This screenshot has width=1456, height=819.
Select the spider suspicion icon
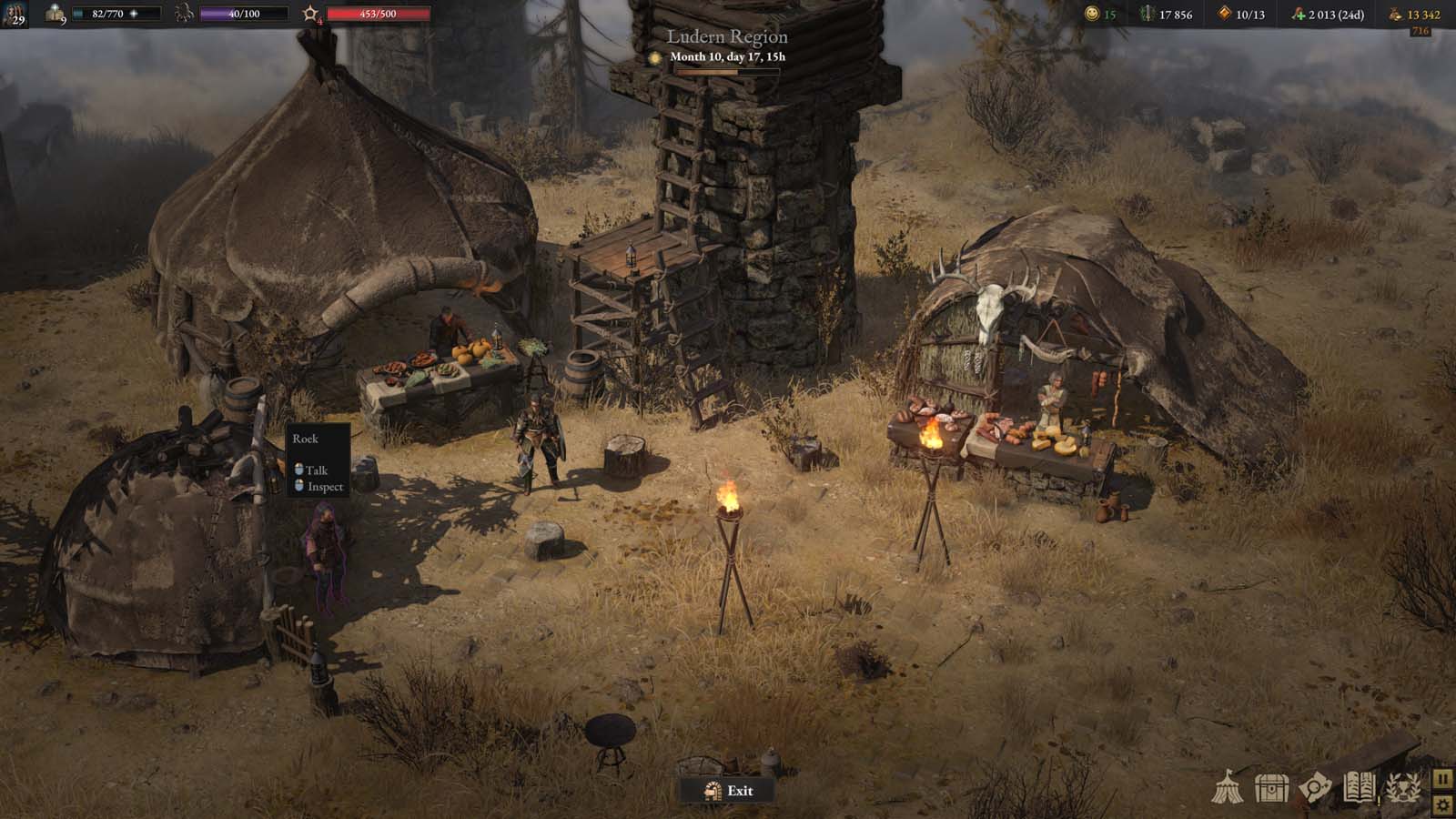coord(185,14)
